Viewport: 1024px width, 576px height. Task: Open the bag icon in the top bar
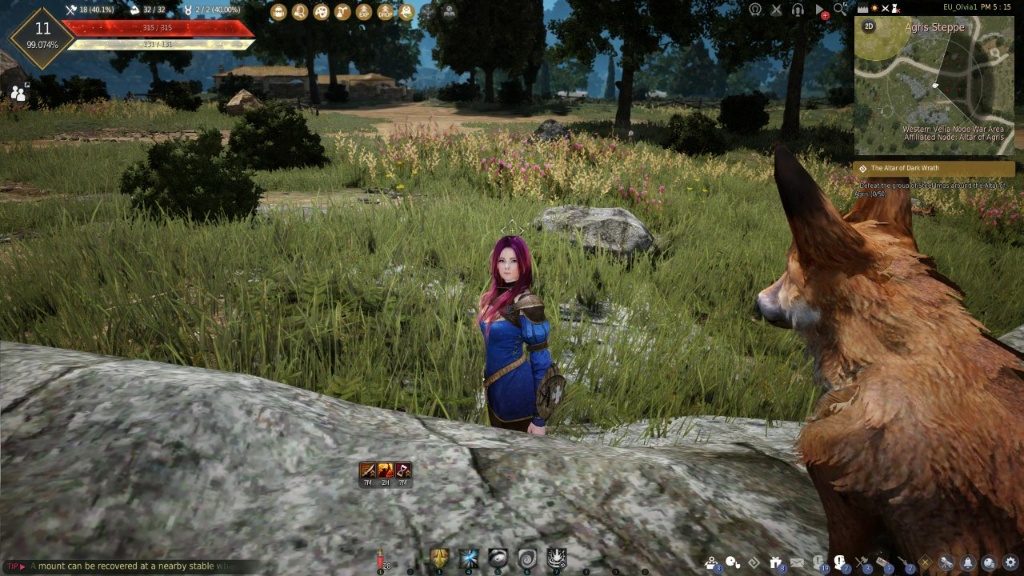click(277, 12)
